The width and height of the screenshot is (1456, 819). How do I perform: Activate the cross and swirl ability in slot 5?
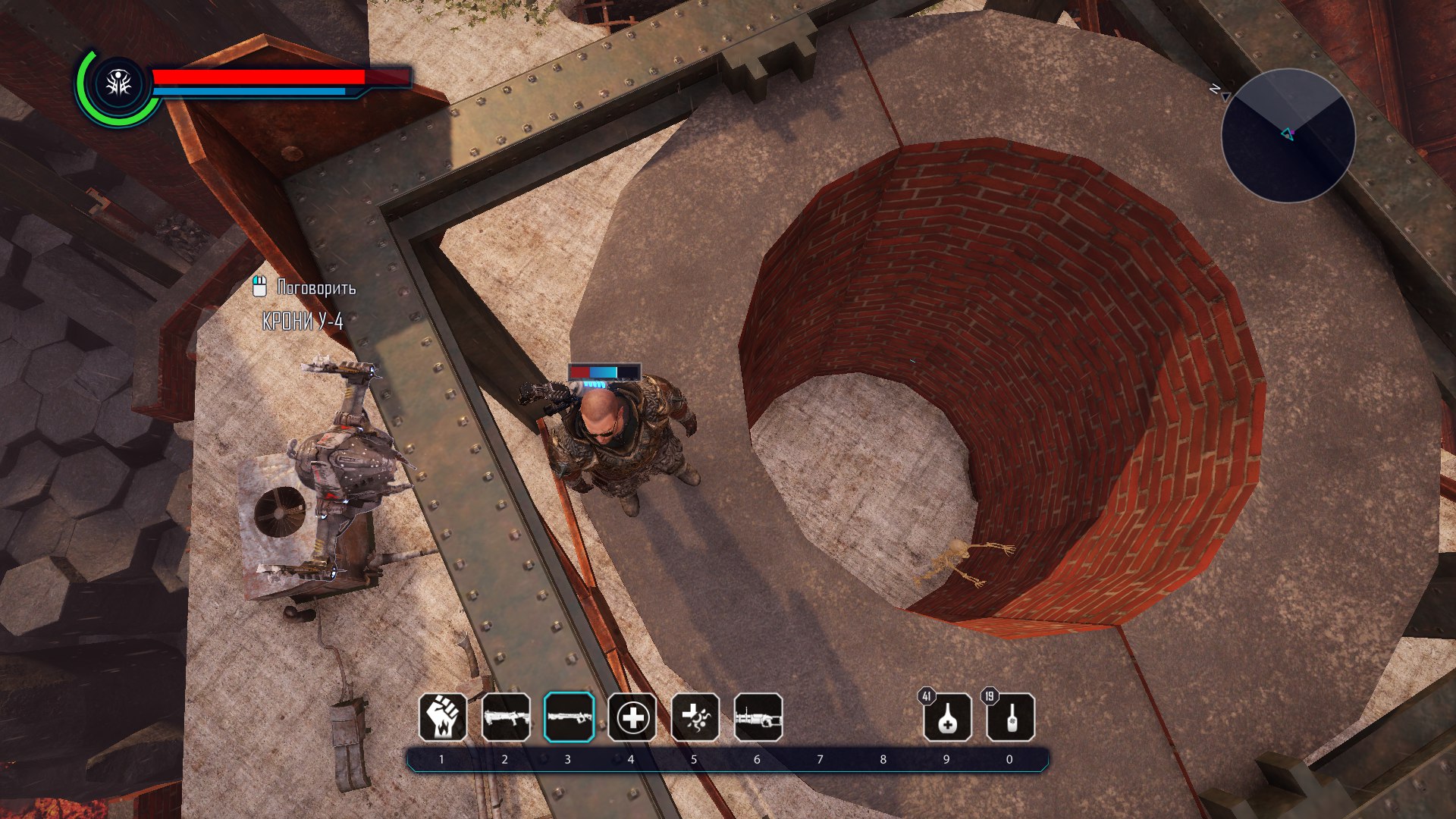click(x=695, y=717)
